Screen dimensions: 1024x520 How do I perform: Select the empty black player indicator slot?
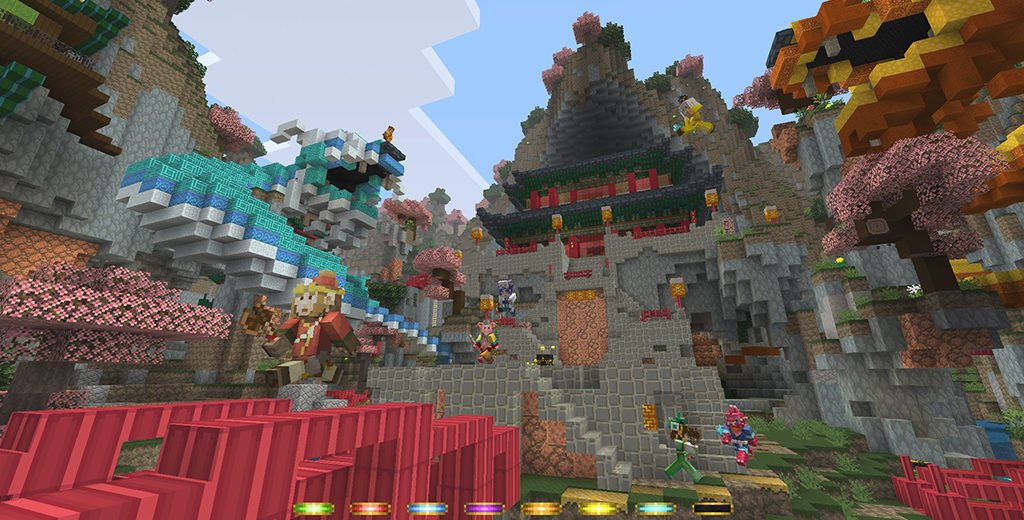[712, 508]
